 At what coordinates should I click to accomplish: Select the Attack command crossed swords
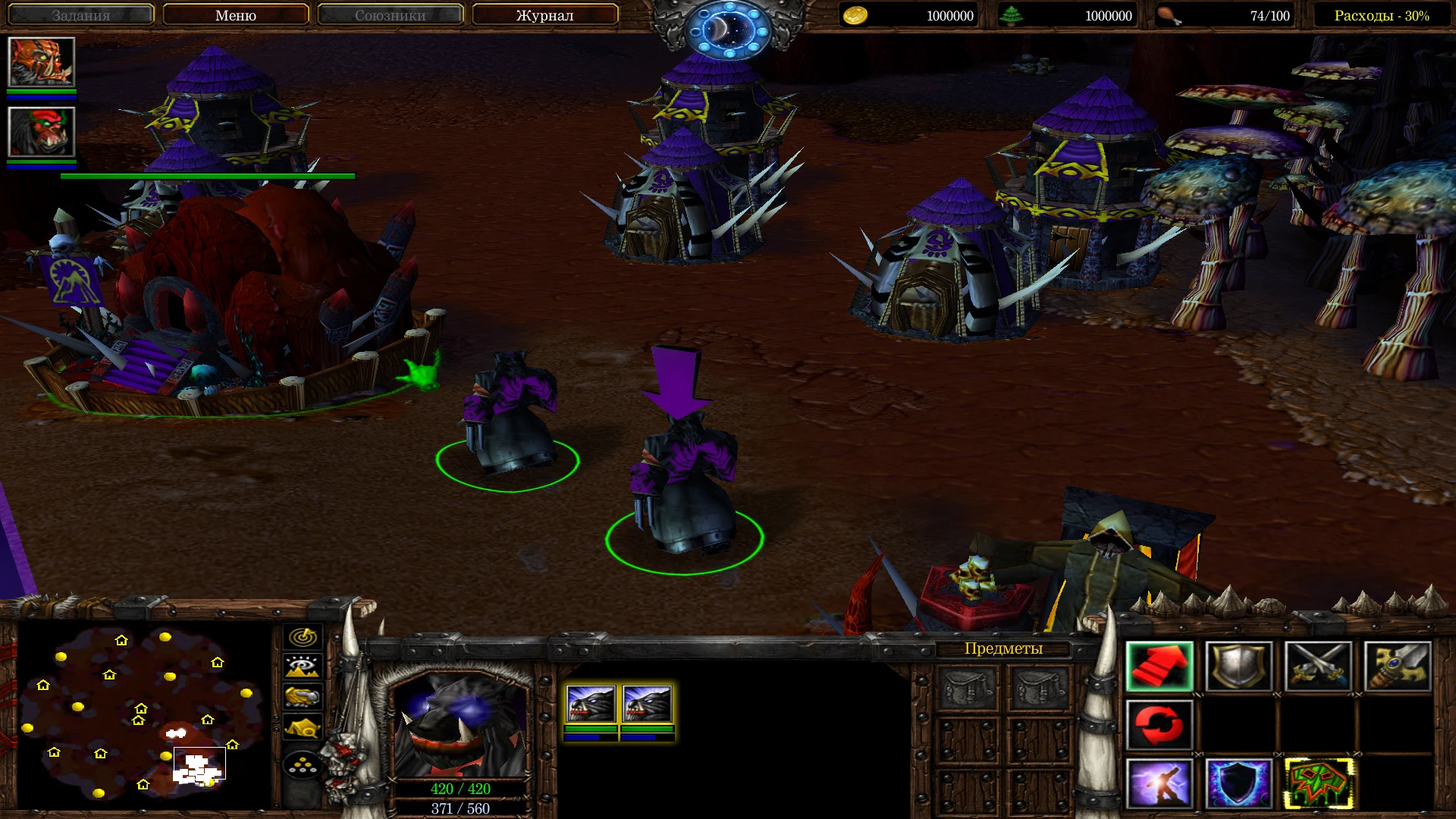[x=1317, y=667]
